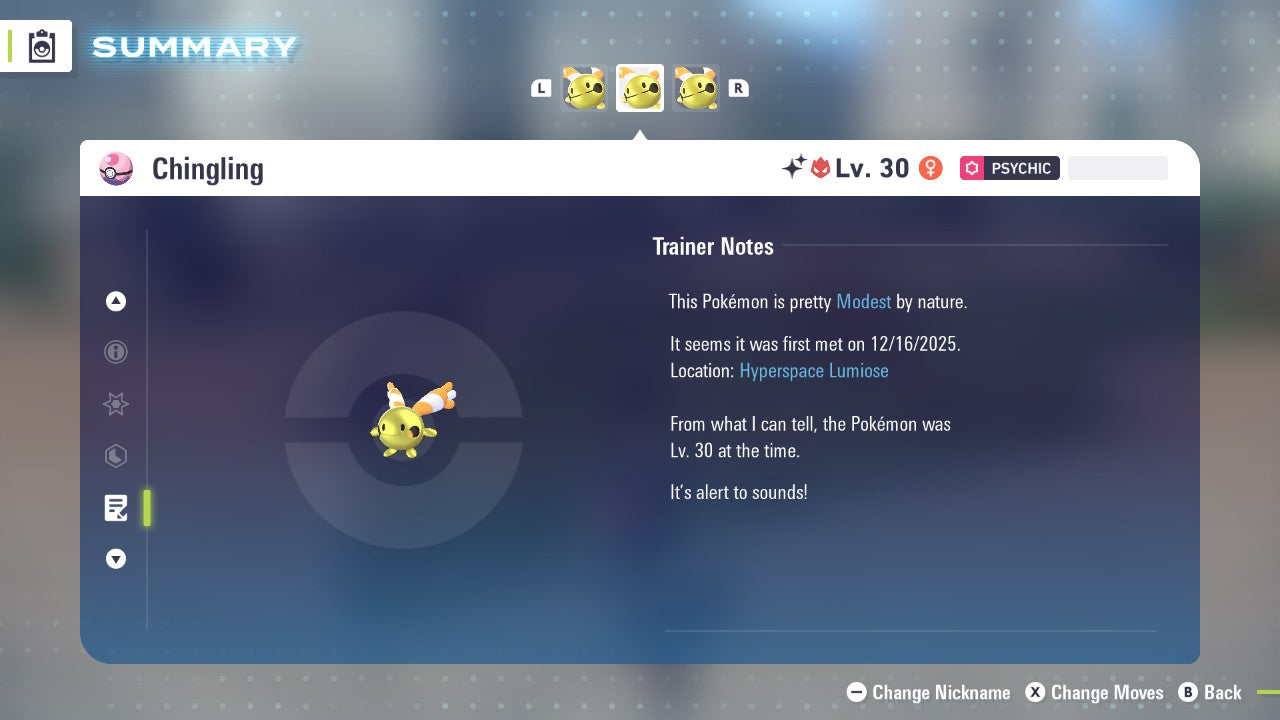
Task: Switch to the leftmost party Pokémon
Action: click(x=584, y=88)
